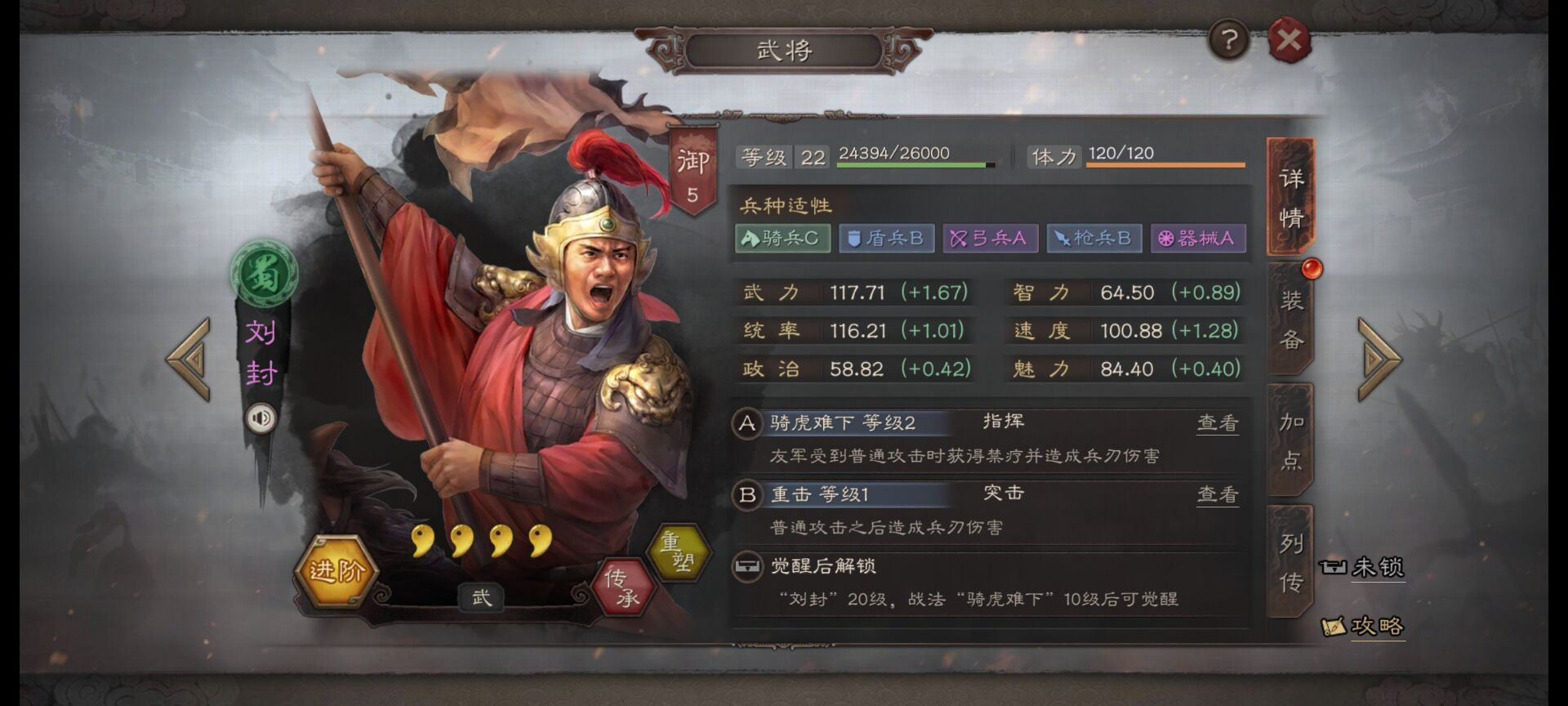
Task: Select the 骑兵C cavalry aptitude badge
Action: (x=782, y=239)
